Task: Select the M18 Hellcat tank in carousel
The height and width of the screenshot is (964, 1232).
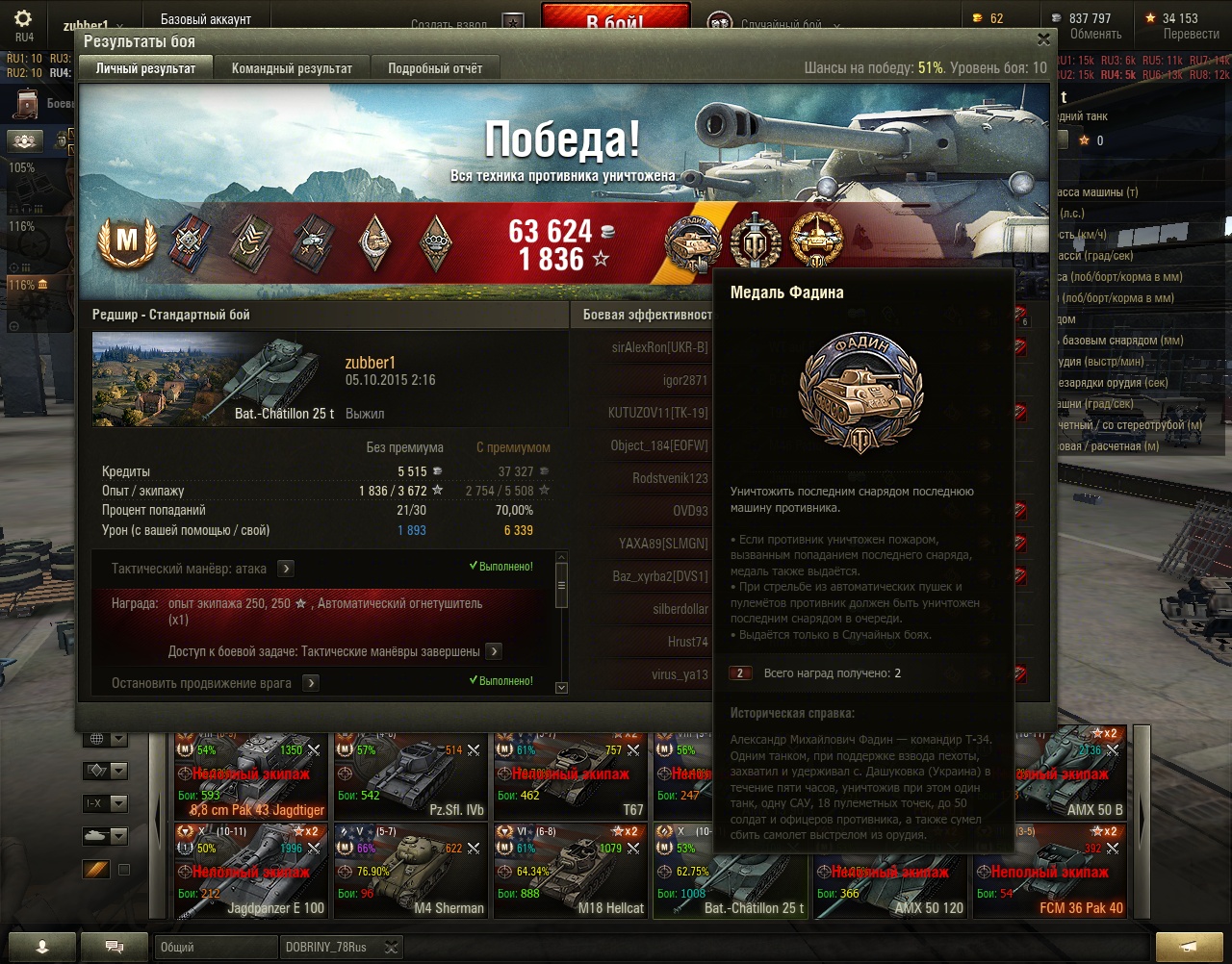Action: (x=570, y=871)
